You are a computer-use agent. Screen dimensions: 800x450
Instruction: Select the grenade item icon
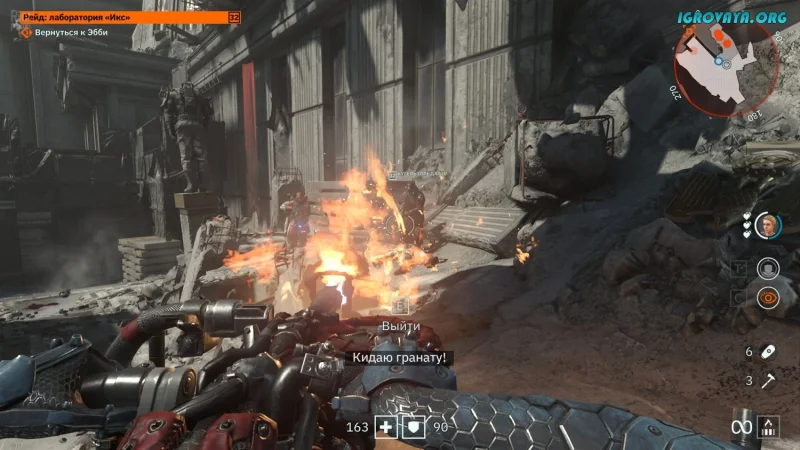(x=768, y=352)
